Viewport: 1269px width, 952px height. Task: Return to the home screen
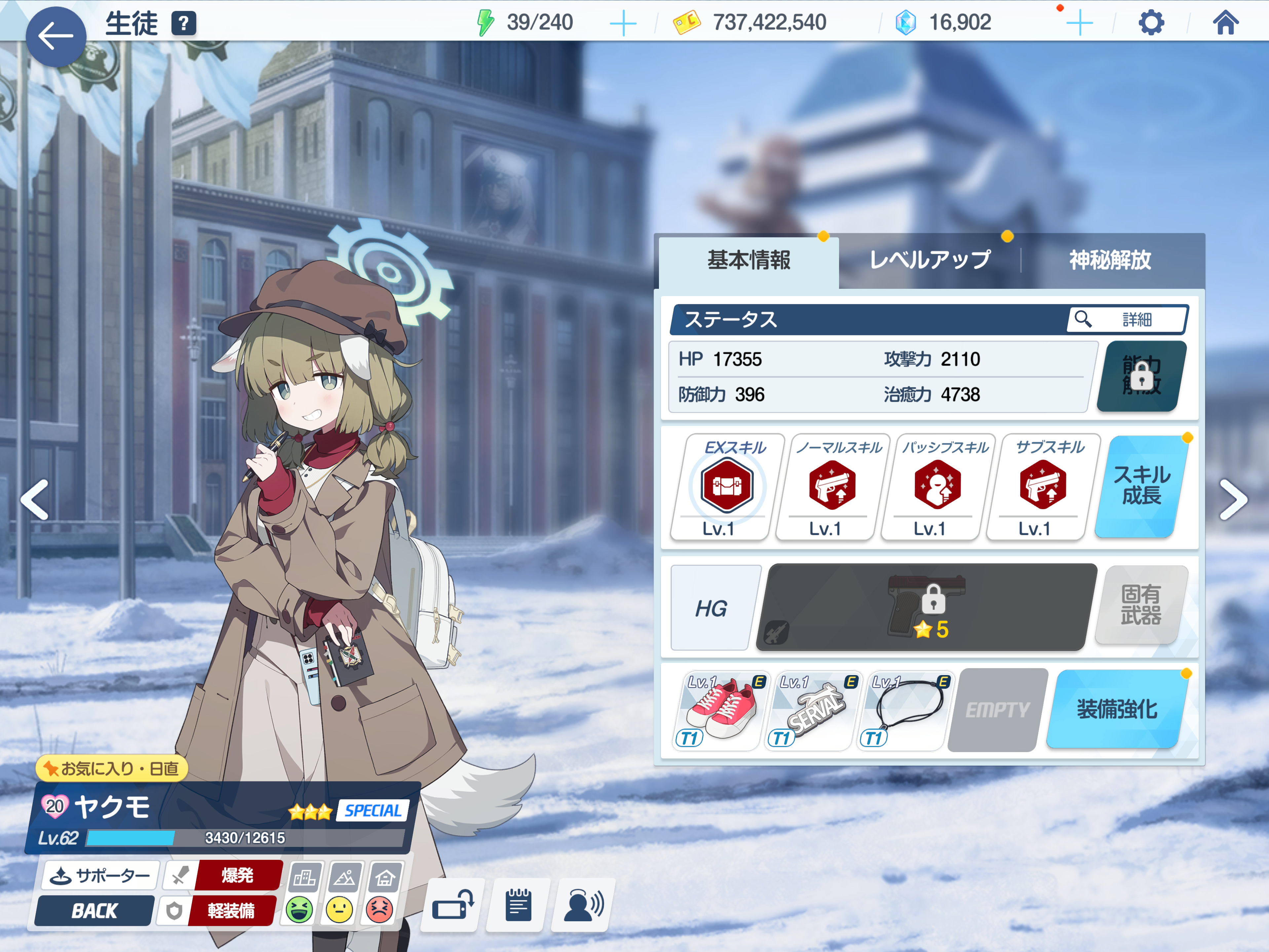point(1225,23)
